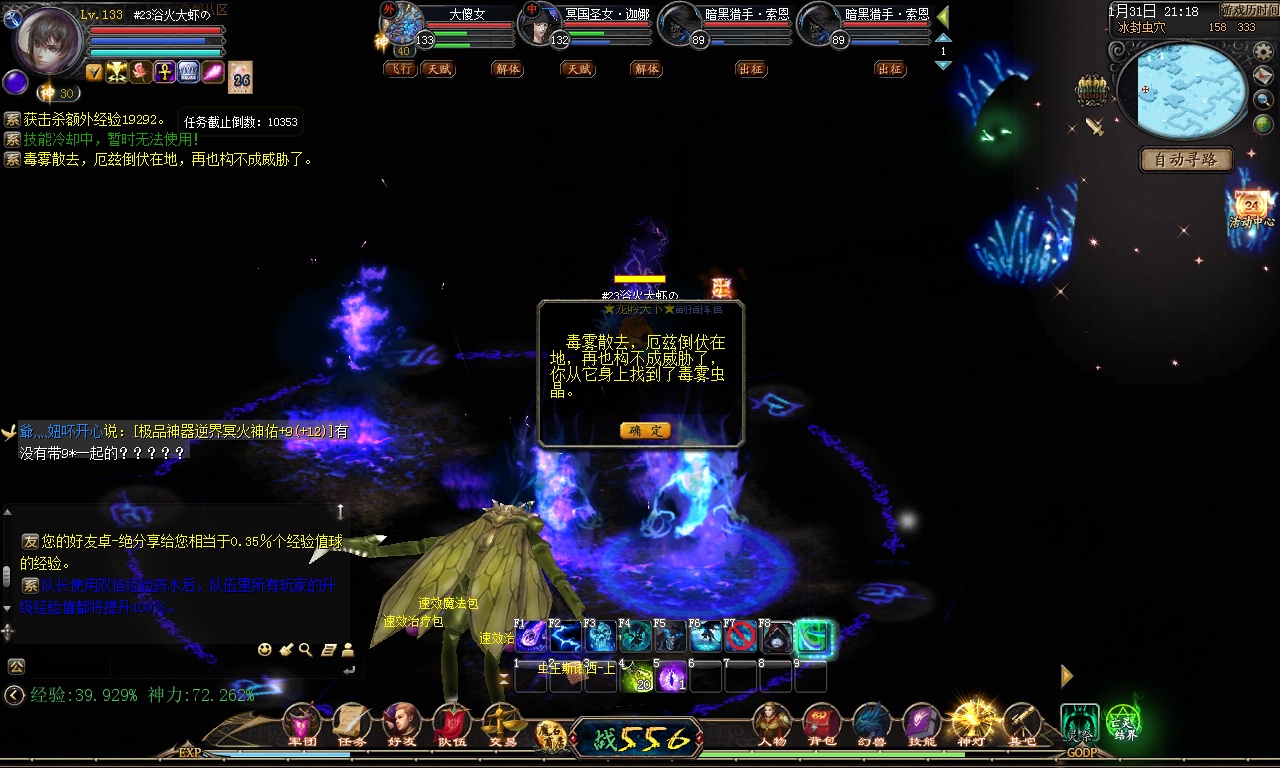Open the 军团 legion menu
Image resolution: width=1280 pixels, height=768 pixels.
pos(301,723)
